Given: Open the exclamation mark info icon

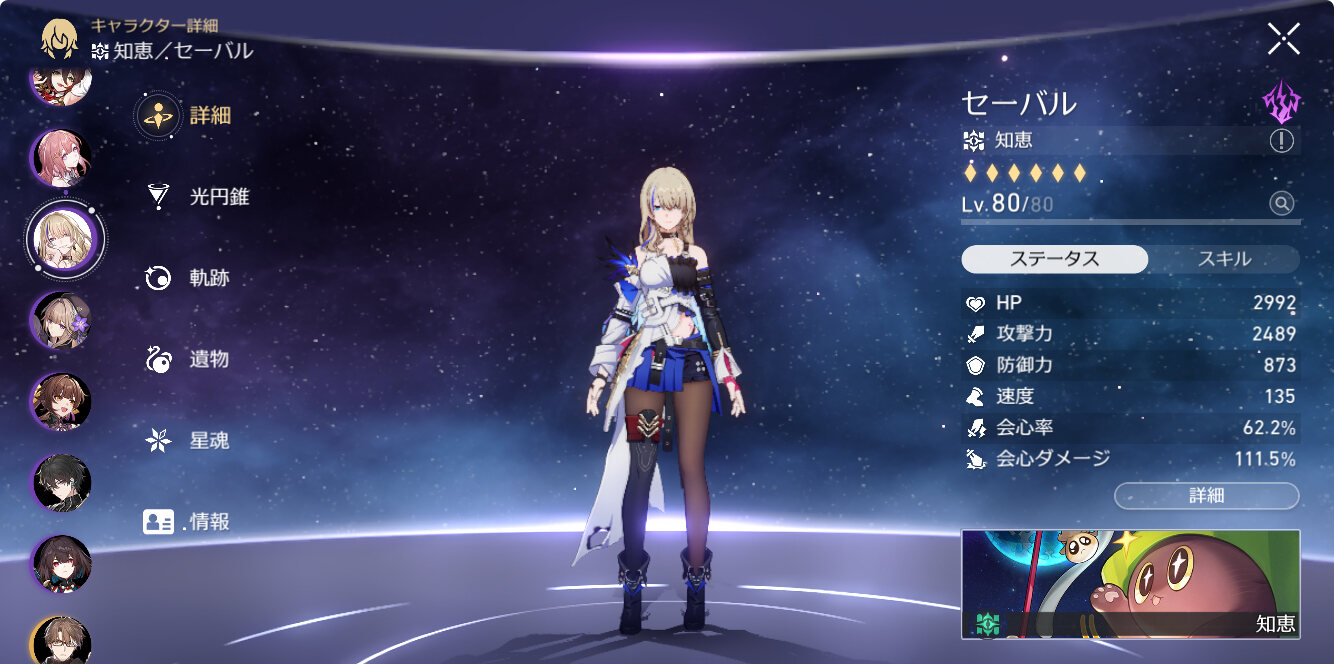Looking at the screenshot, I should point(1281,141).
